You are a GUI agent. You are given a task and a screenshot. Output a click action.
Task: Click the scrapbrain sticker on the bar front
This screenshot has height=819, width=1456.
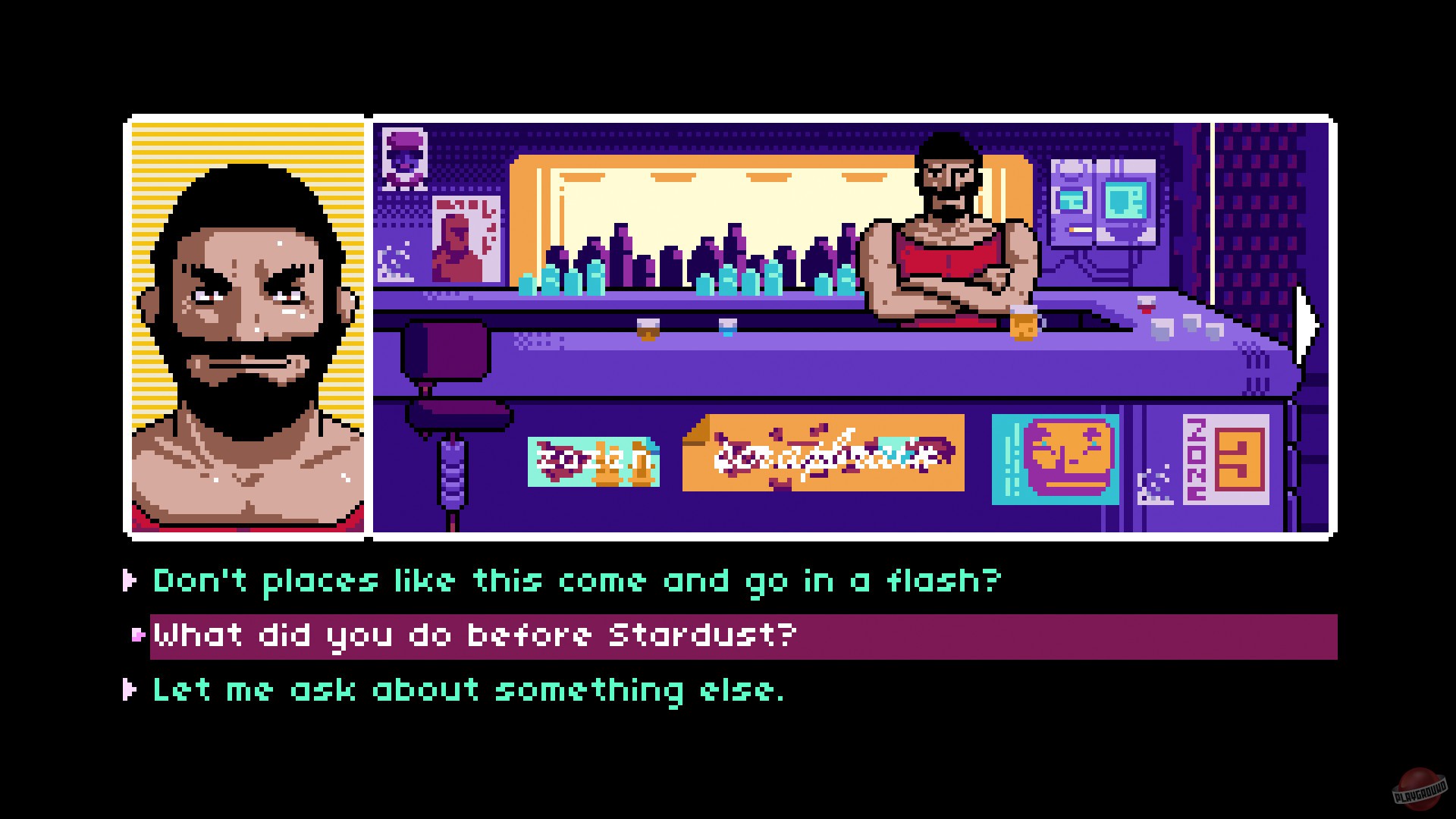click(823, 455)
